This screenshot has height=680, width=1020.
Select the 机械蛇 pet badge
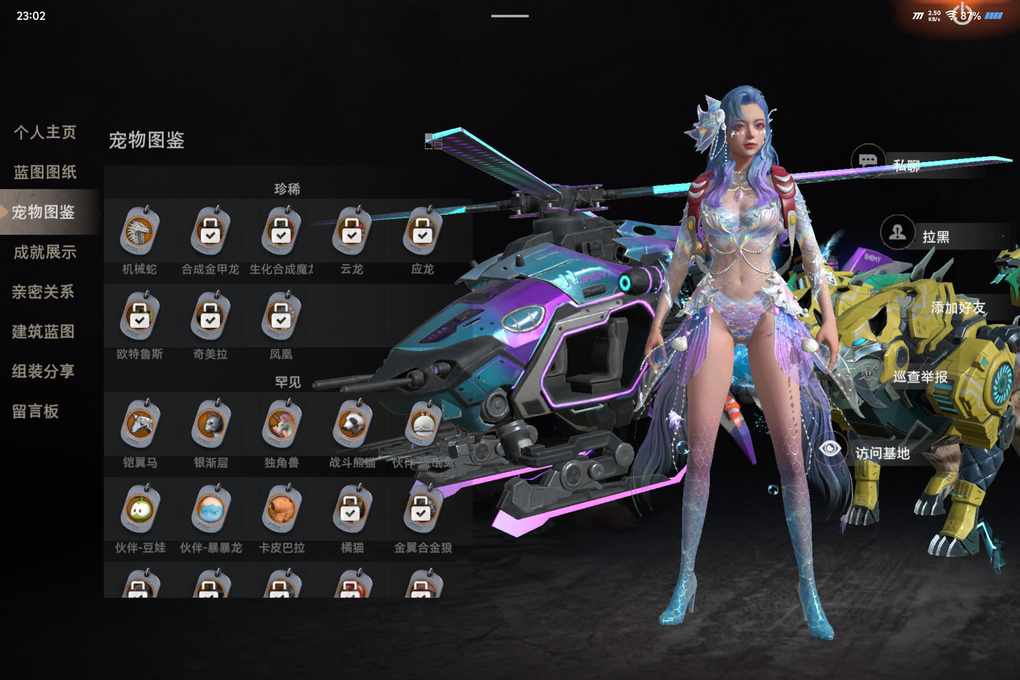pos(139,232)
